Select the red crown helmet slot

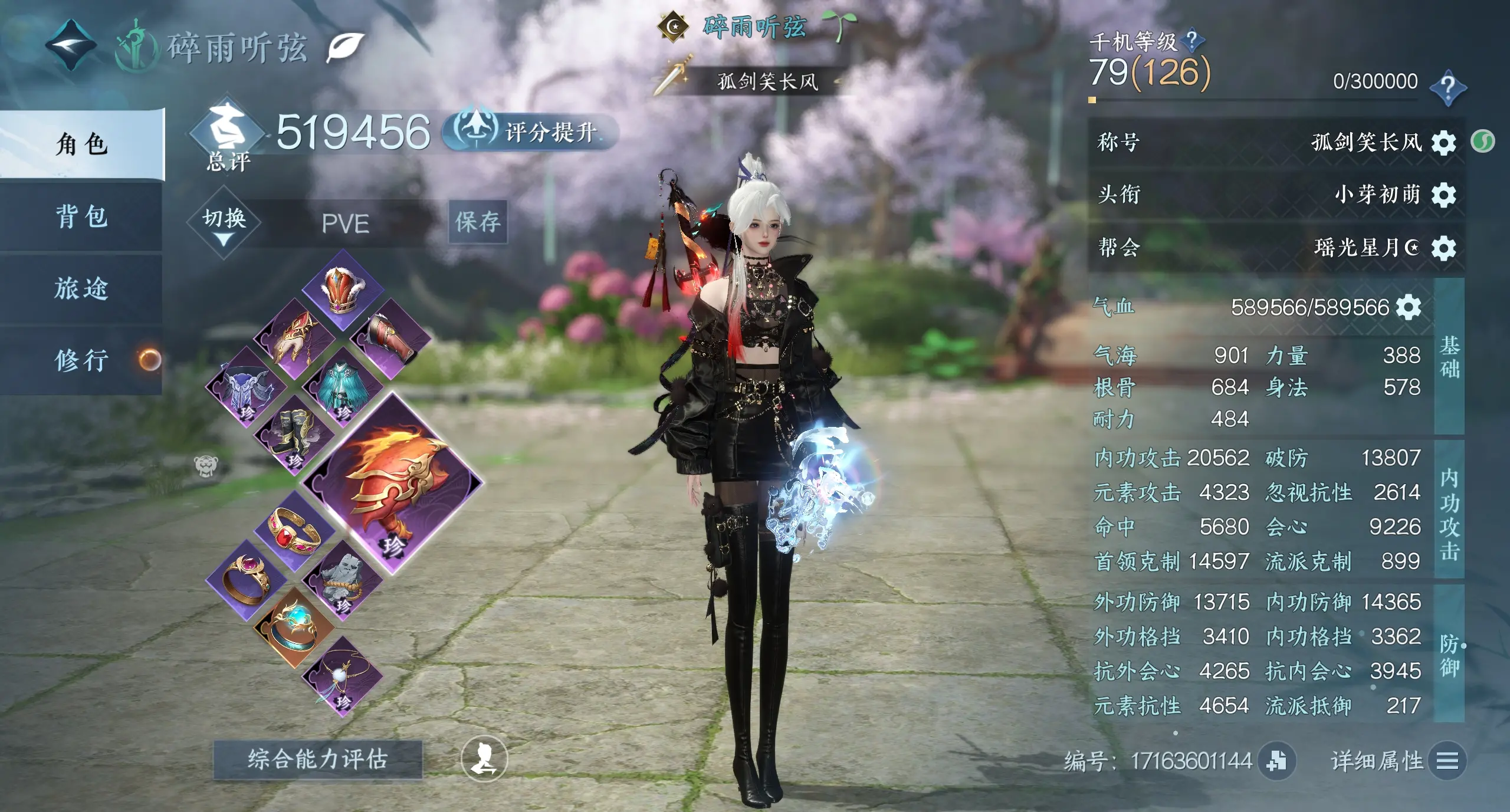point(342,290)
